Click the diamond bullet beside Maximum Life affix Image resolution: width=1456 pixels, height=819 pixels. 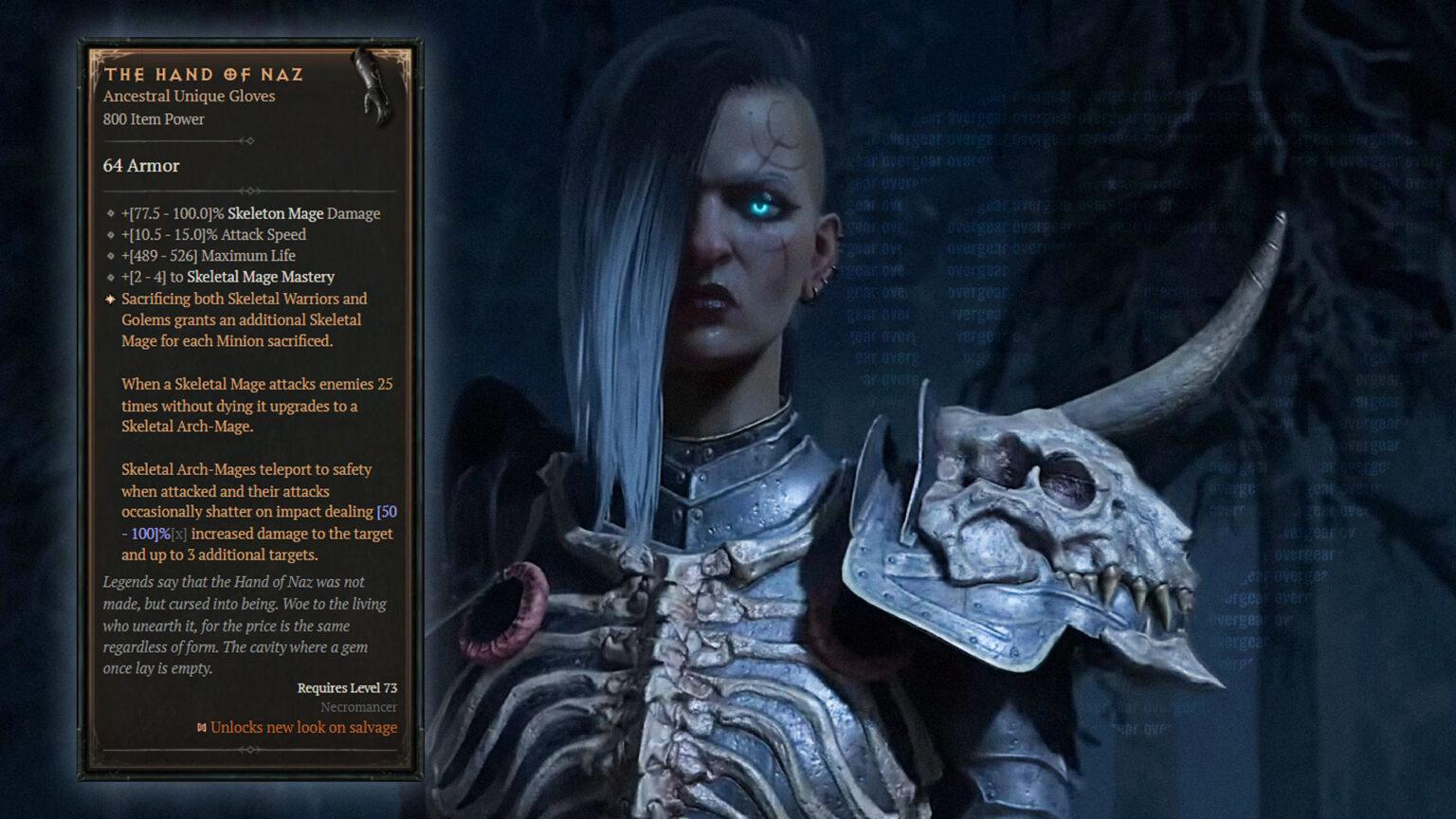point(110,256)
